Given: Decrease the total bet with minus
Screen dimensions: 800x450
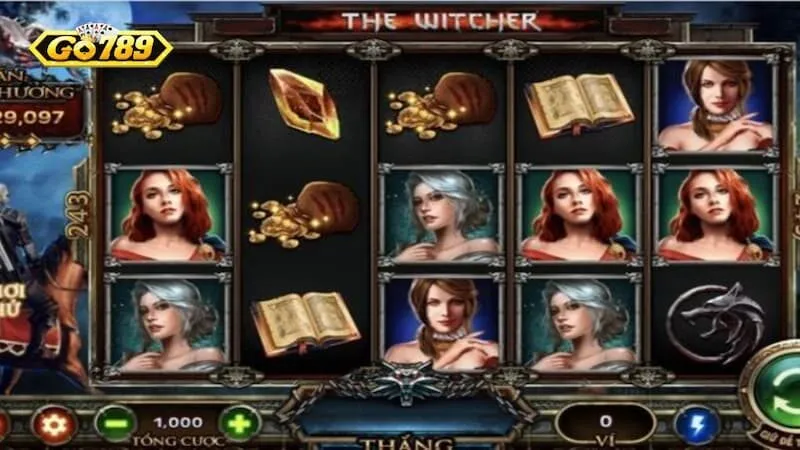Looking at the screenshot, I should pos(115,423).
